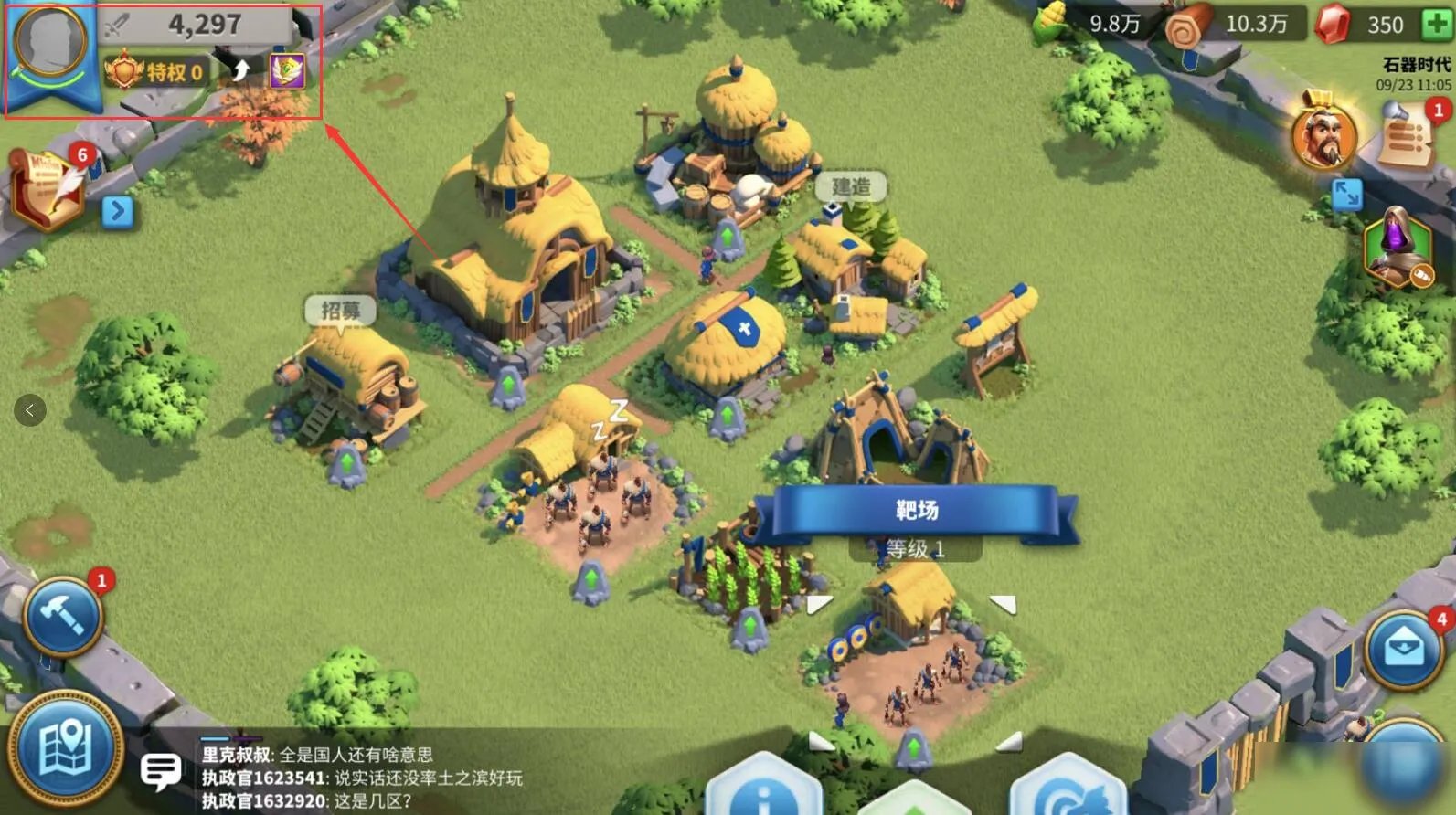1456x815 pixels.
Task: Select the bearded commander portrait
Action: tap(1323, 134)
